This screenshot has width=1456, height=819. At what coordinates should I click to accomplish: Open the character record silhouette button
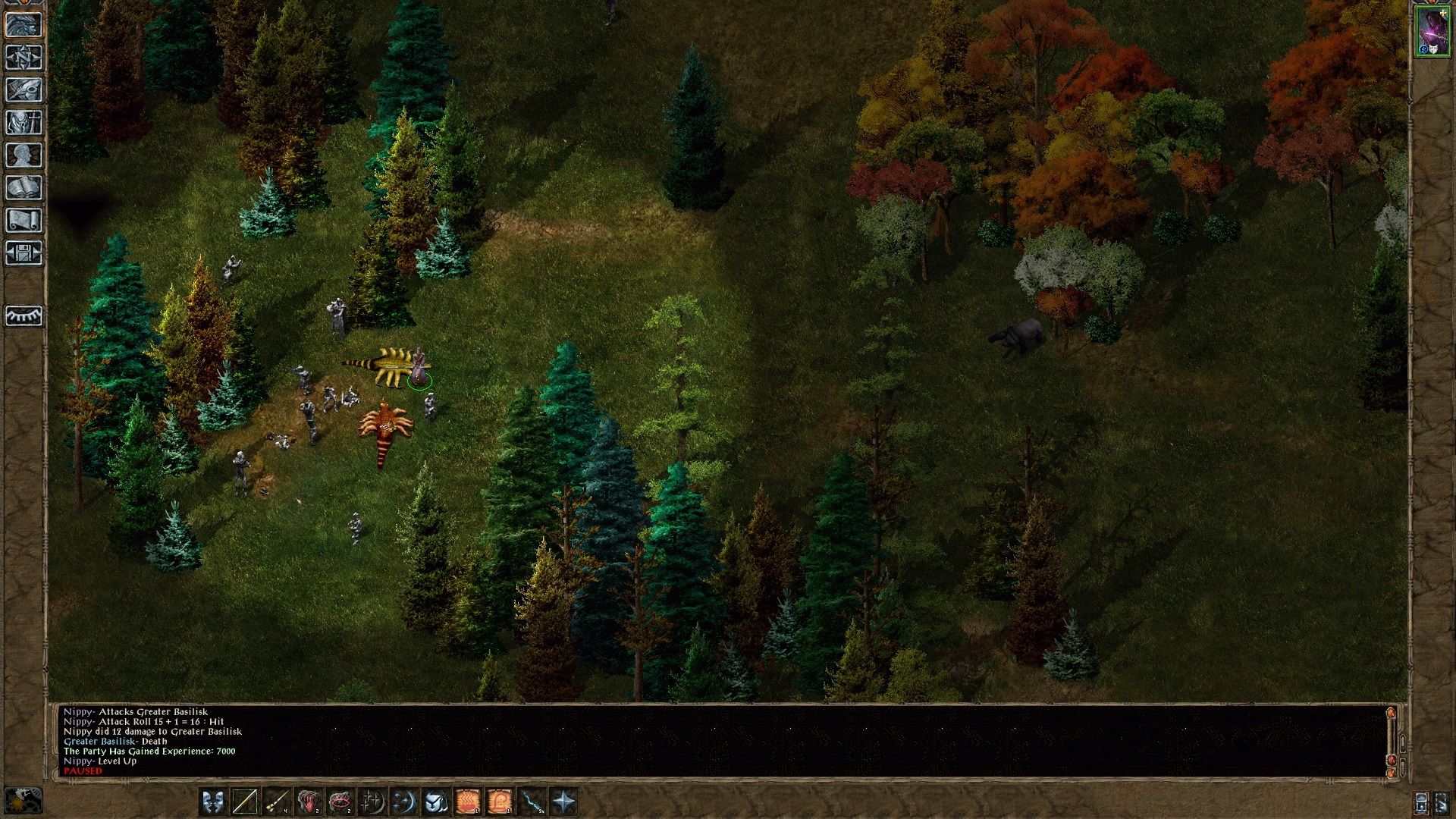click(24, 155)
